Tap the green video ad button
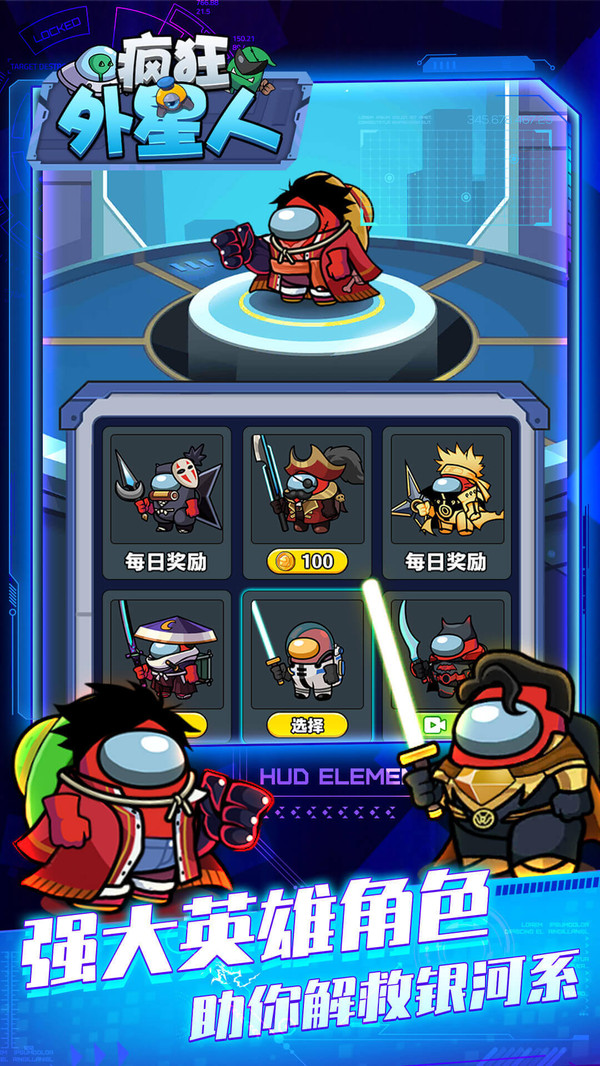The width and height of the screenshot is (600, 1066). tap(436, 724)
